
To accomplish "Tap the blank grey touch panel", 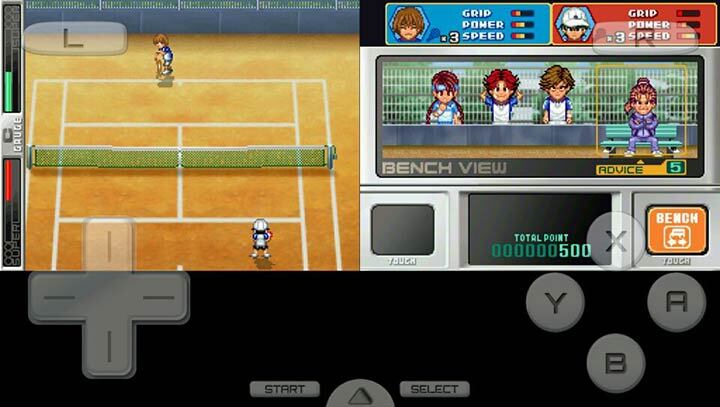I will (403, 229).
